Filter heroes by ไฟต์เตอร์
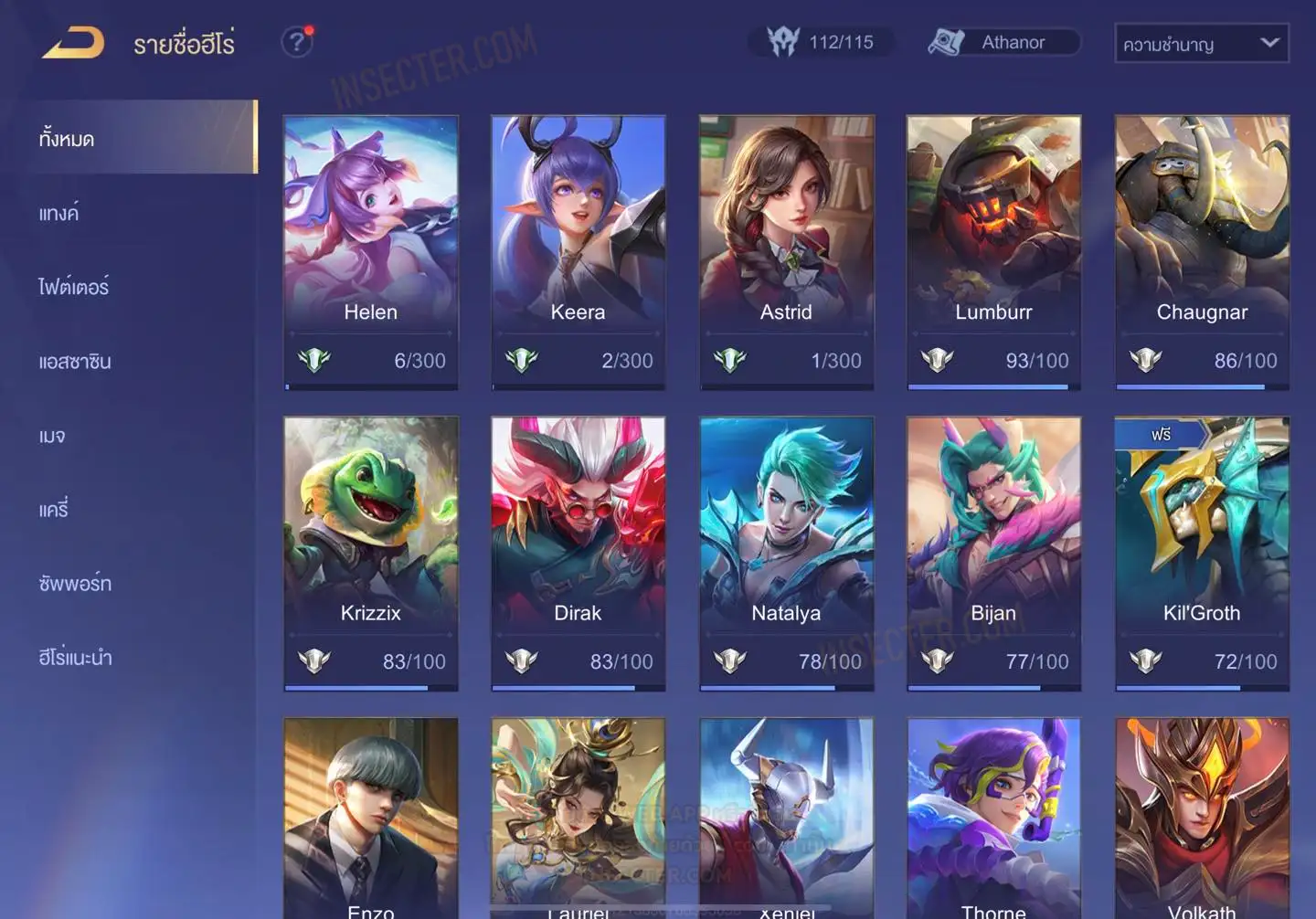The width and height of the screenshot is (1316, 919). point(74,288)
